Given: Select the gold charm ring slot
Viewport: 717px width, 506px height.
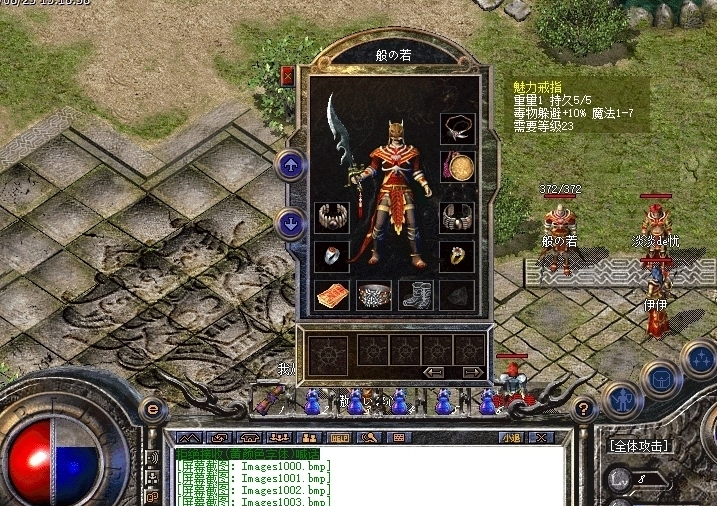Looking at the screenshot, I should tap(457, 256).
